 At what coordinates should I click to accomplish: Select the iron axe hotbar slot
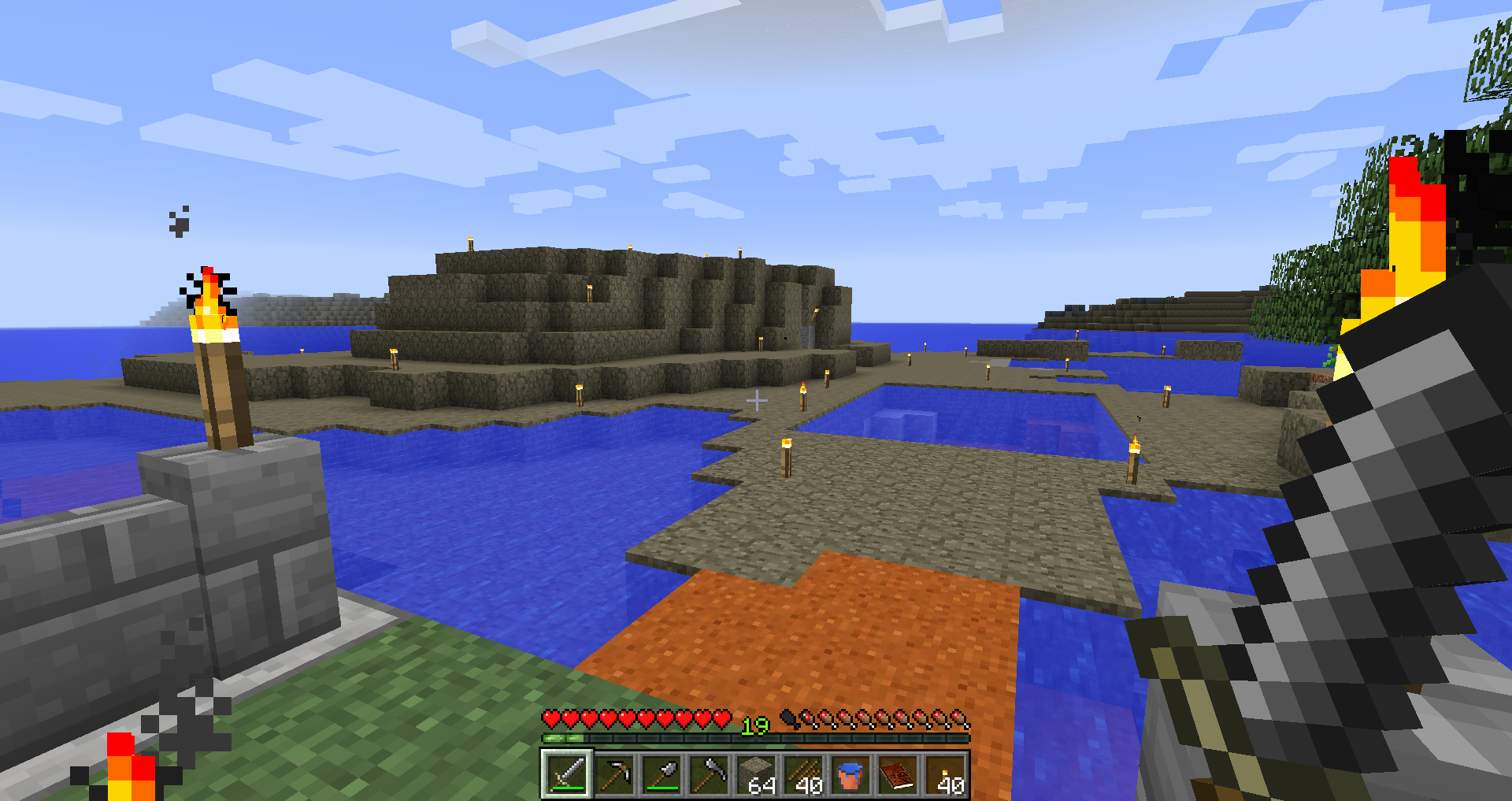click(709, 773)
